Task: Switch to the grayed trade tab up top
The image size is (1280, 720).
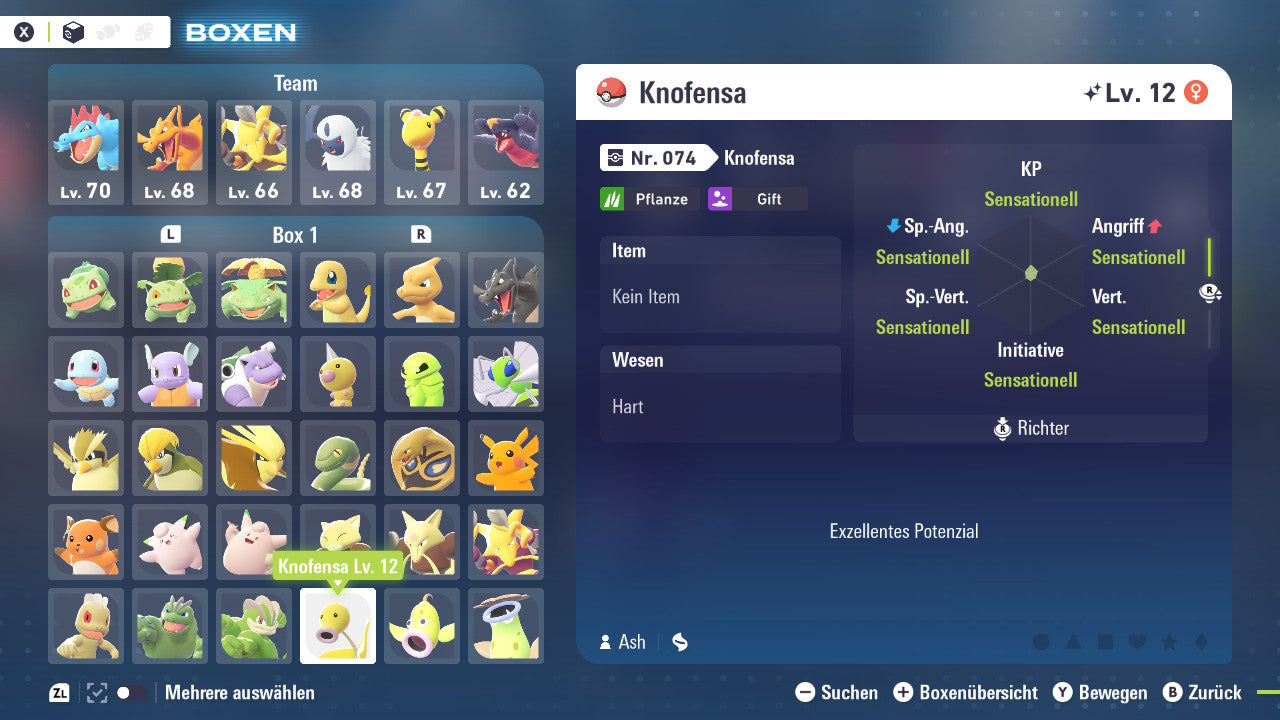Action: 143,31
